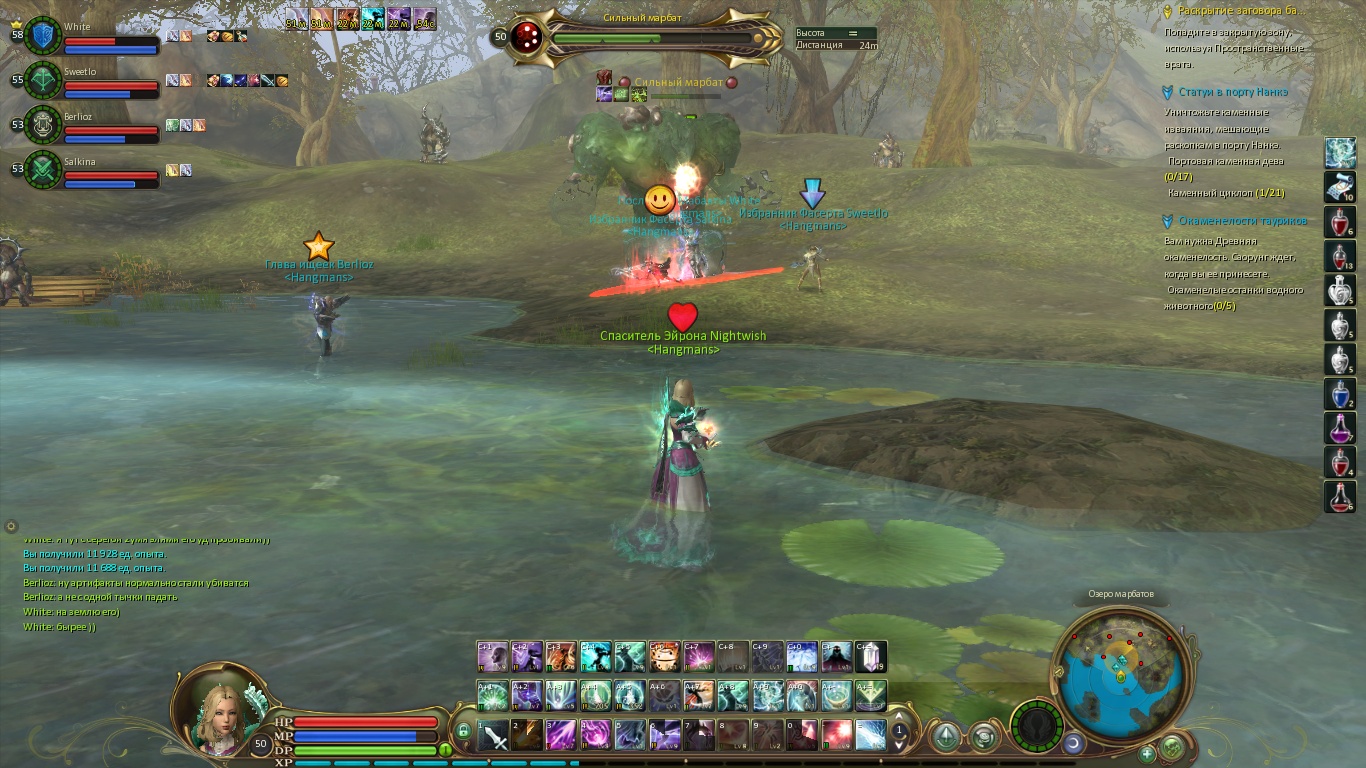1366x768 pixels.
Task: Click the crescent moon button near minimap
Action: (1073, 743)
